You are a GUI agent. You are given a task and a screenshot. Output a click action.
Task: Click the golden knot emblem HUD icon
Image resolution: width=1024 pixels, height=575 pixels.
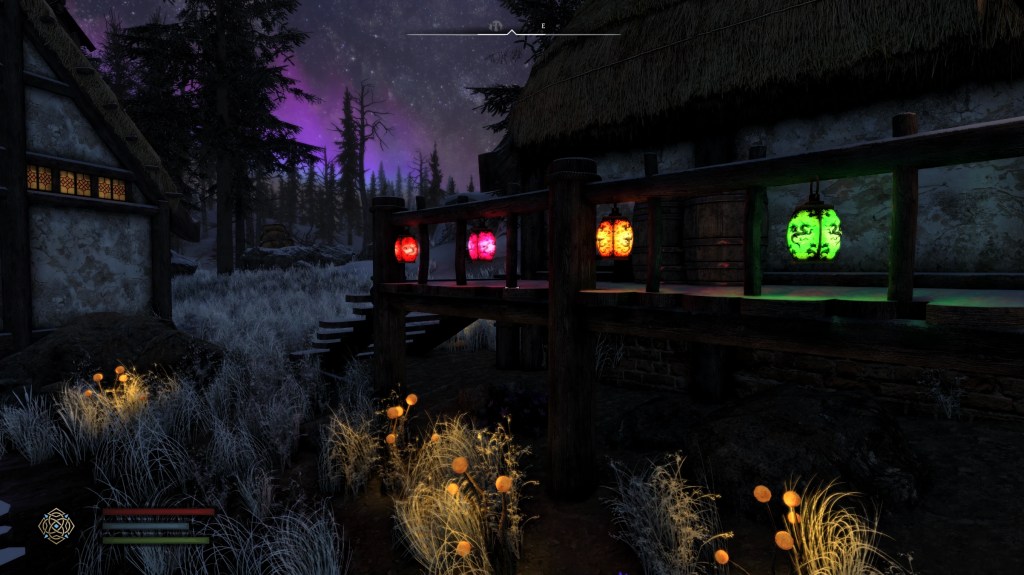(56, 525)
